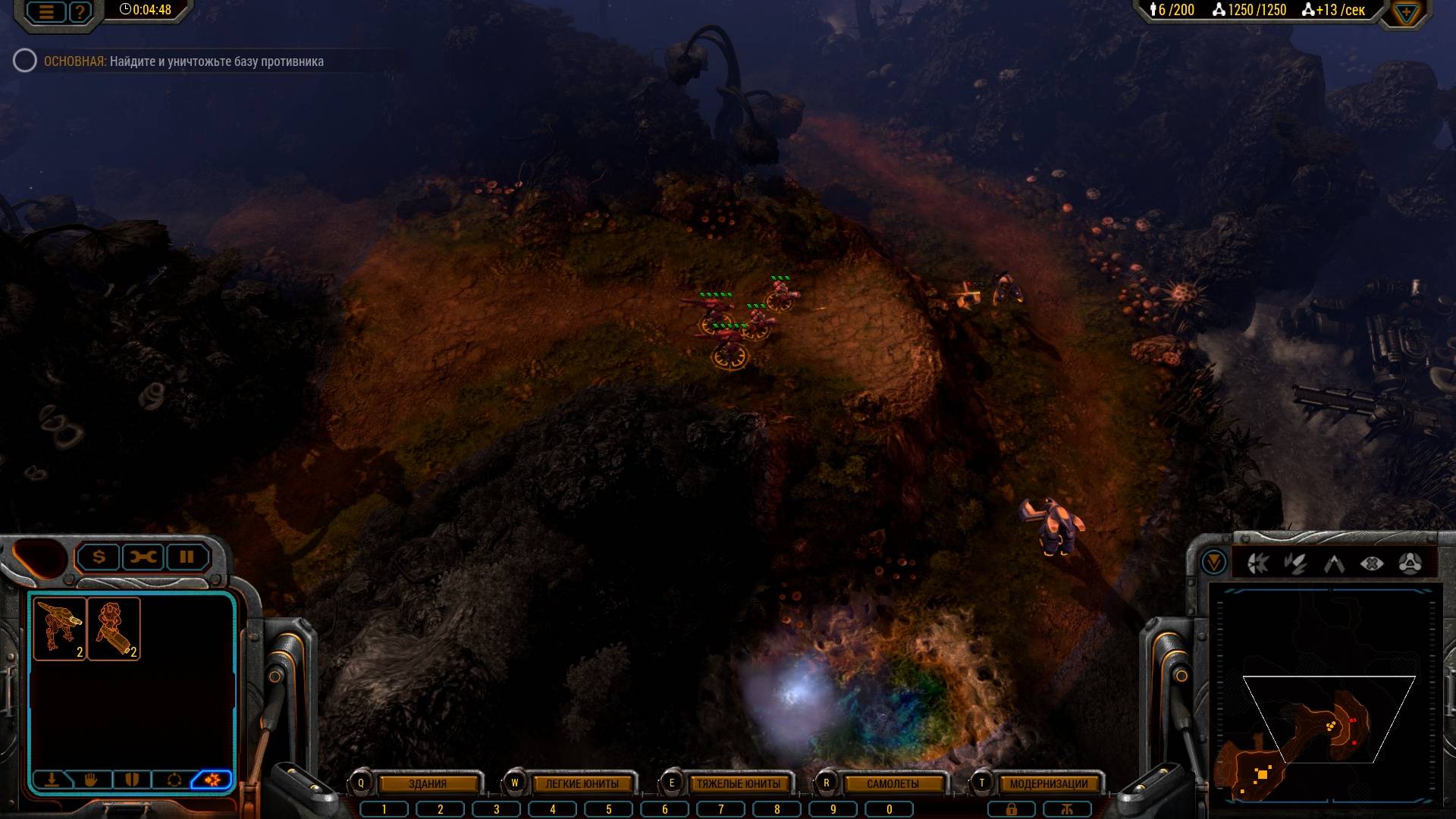Click the dollar sign sell button
Image resolution: width=1456 pixels, height=819 pixels.
click(99, 557)
